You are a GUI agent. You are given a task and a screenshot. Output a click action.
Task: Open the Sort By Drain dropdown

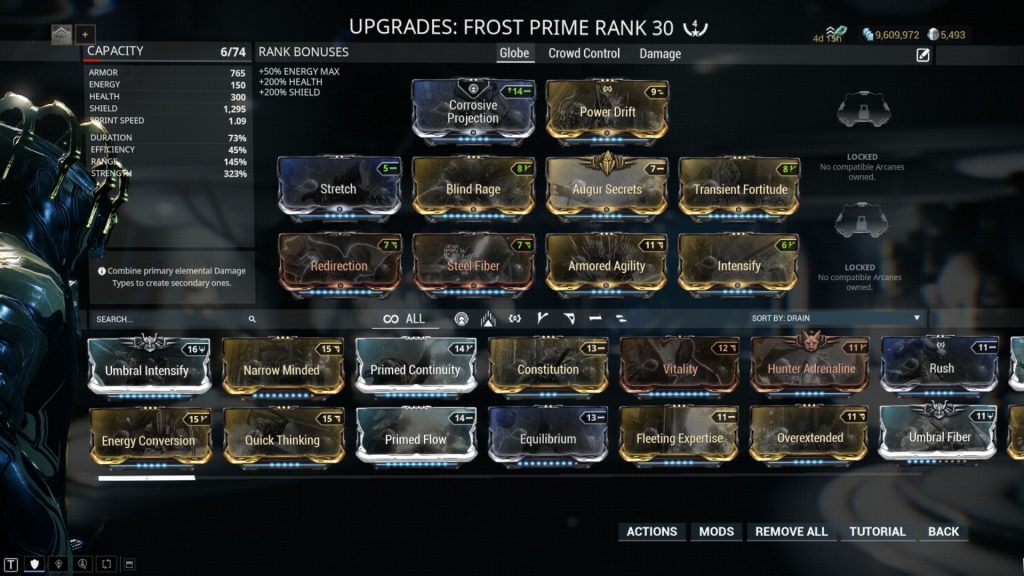pyautogui.click(x=836, y=318)
